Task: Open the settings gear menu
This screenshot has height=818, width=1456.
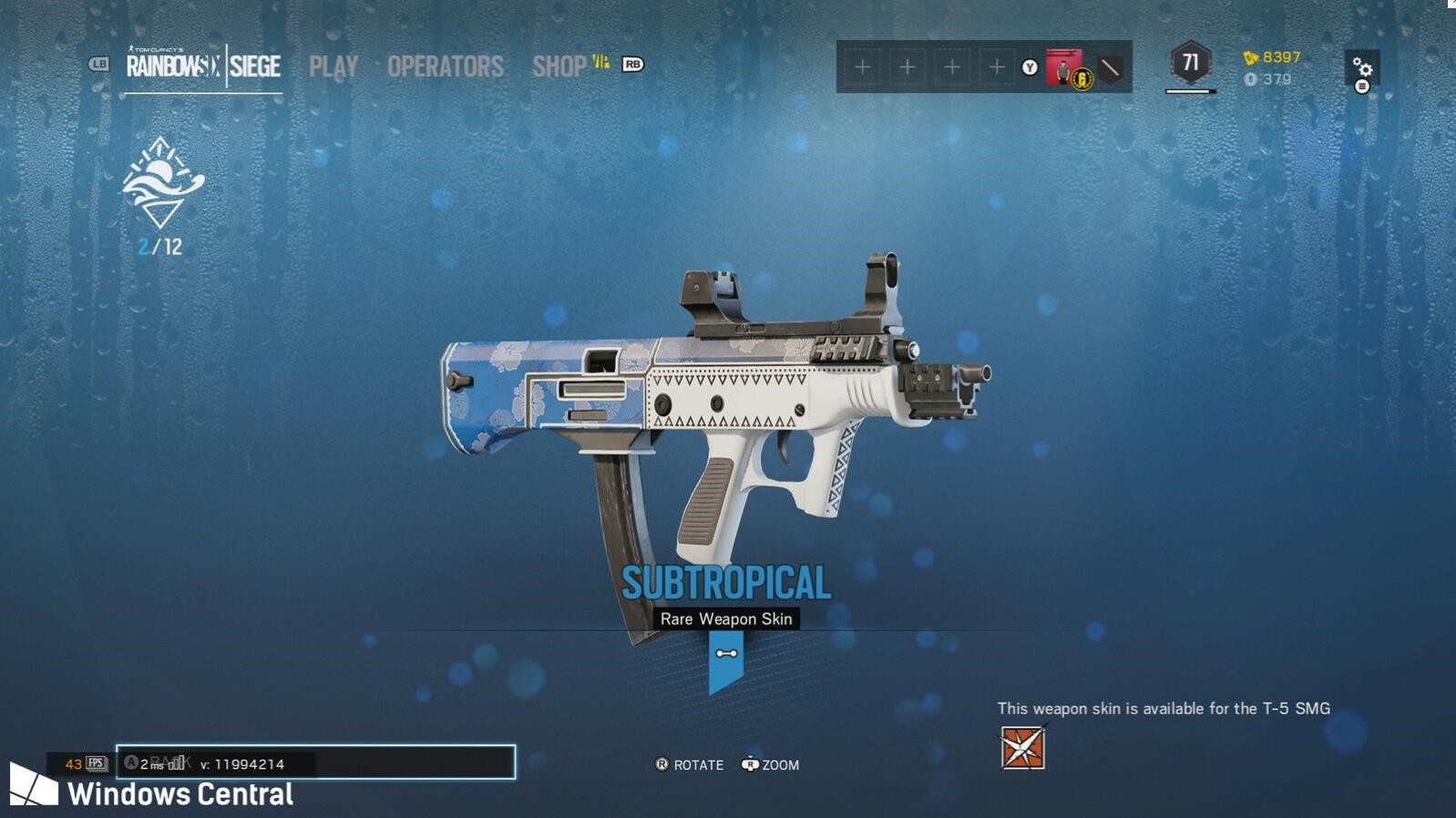Action: point(1362,68)
